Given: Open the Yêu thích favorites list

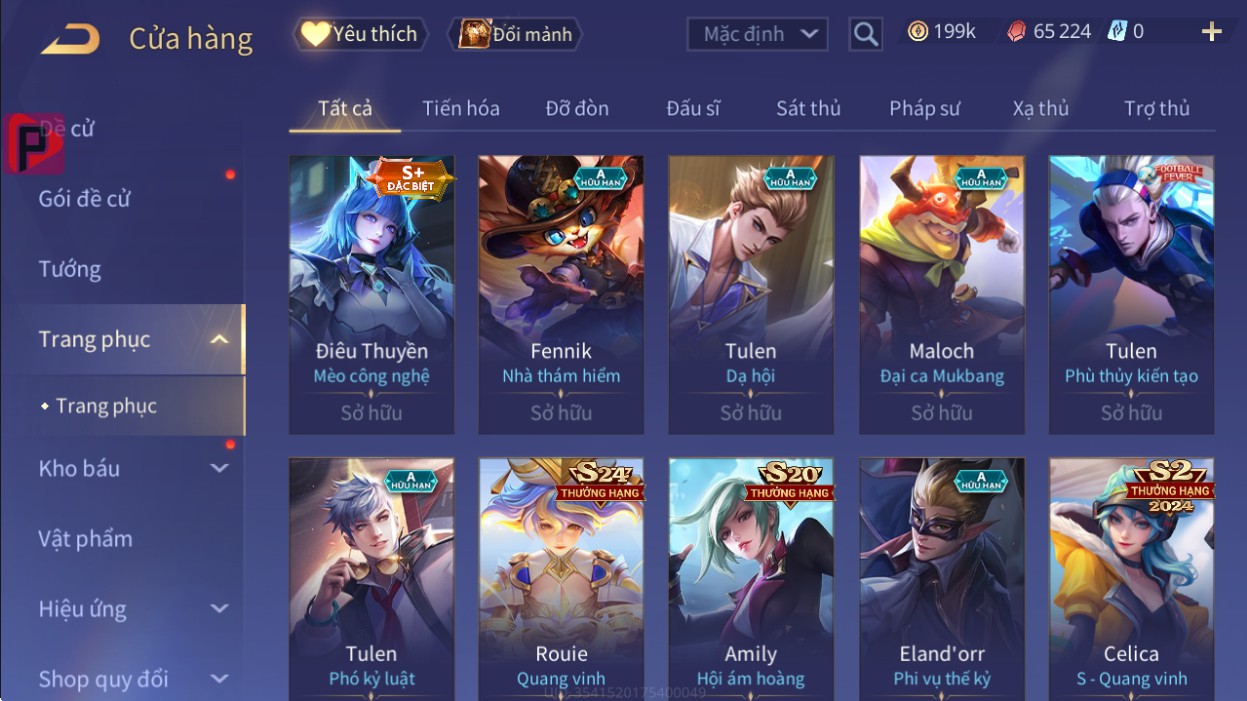Looking at the screenshot, I should (360, 34).
